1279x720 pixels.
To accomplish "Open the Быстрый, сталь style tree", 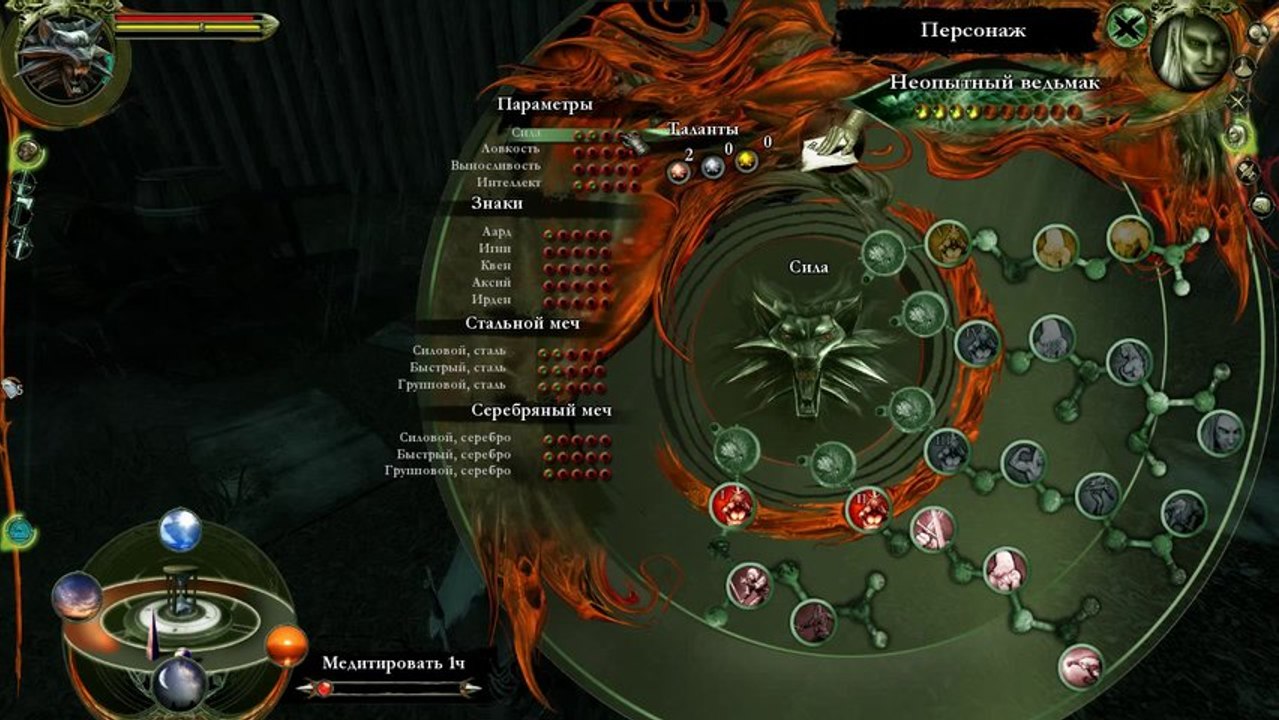I will coord(459,368).
